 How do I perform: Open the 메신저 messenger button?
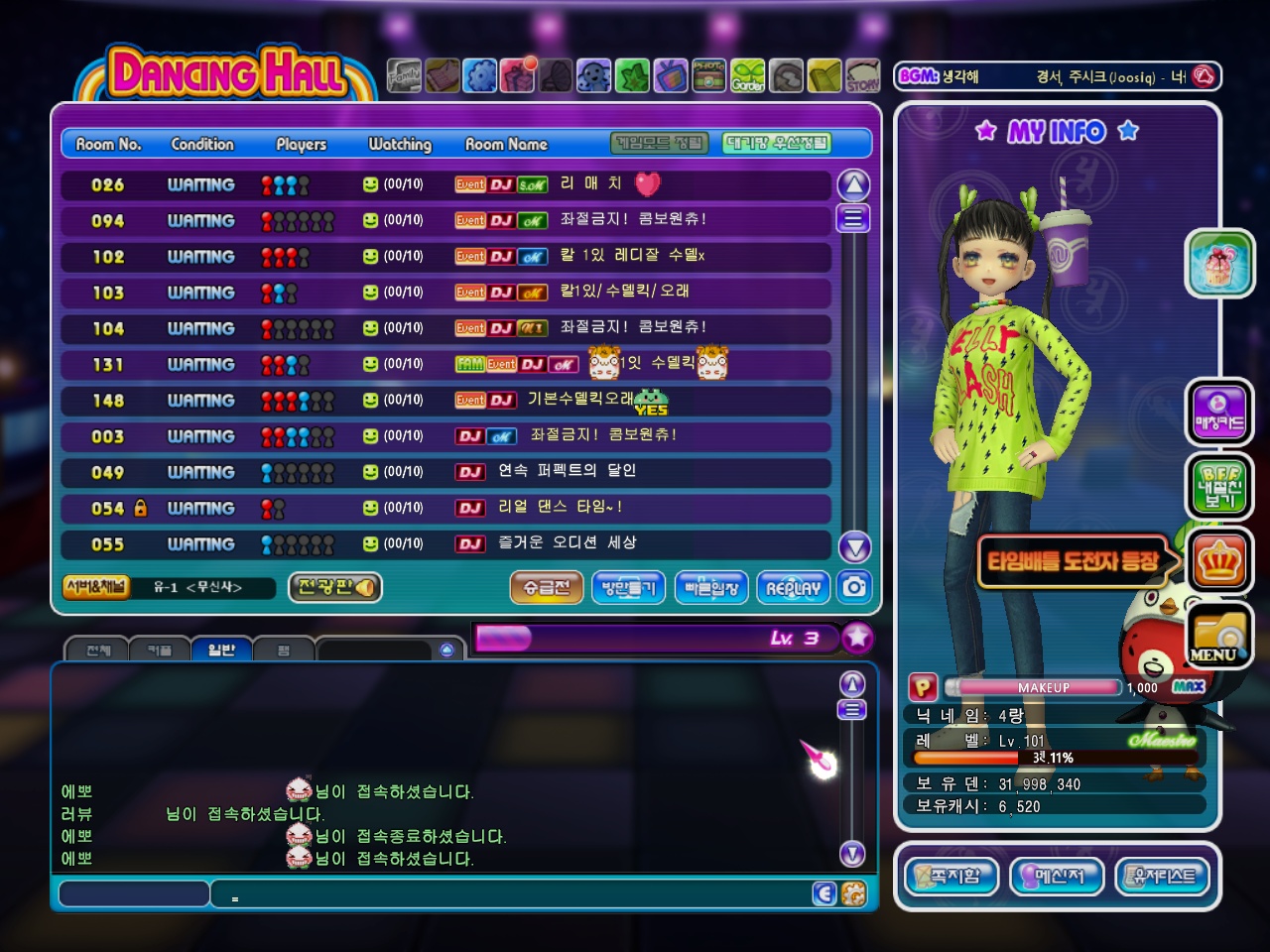1058,877
